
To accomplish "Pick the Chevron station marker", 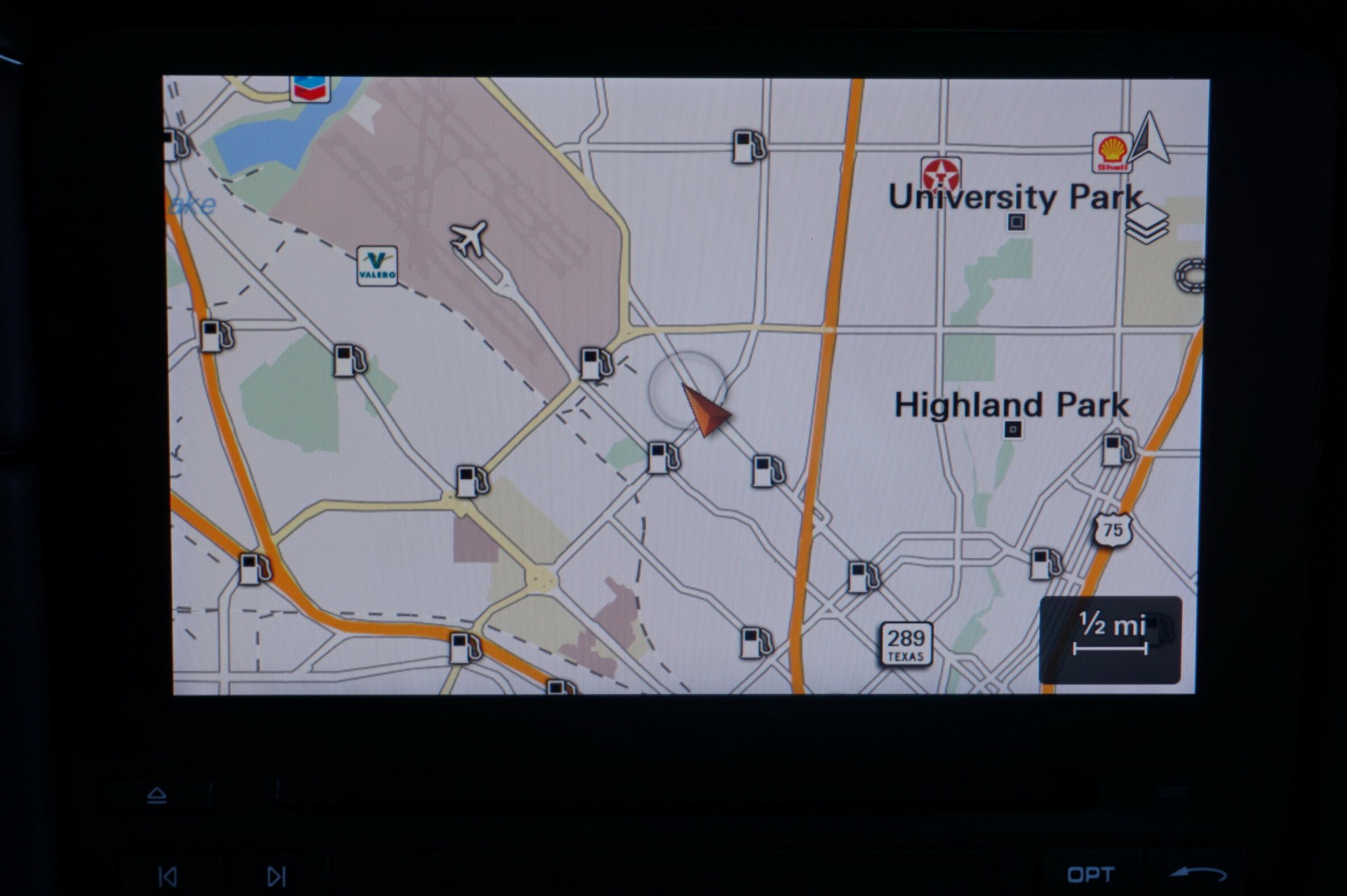I will tap(310, 88).
